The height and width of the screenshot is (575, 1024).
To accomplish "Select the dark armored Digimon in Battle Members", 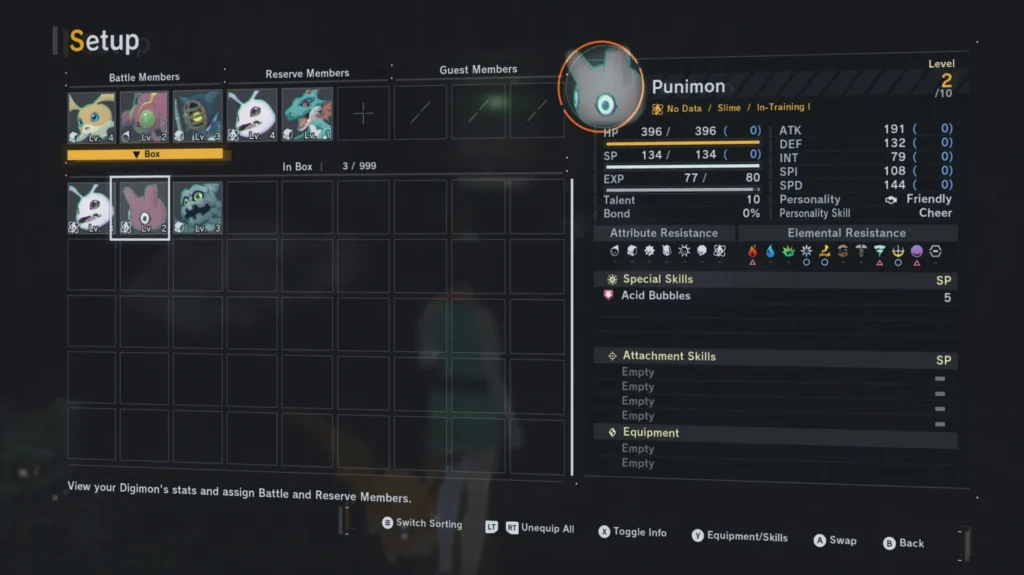I will click(x=197, y=116).
